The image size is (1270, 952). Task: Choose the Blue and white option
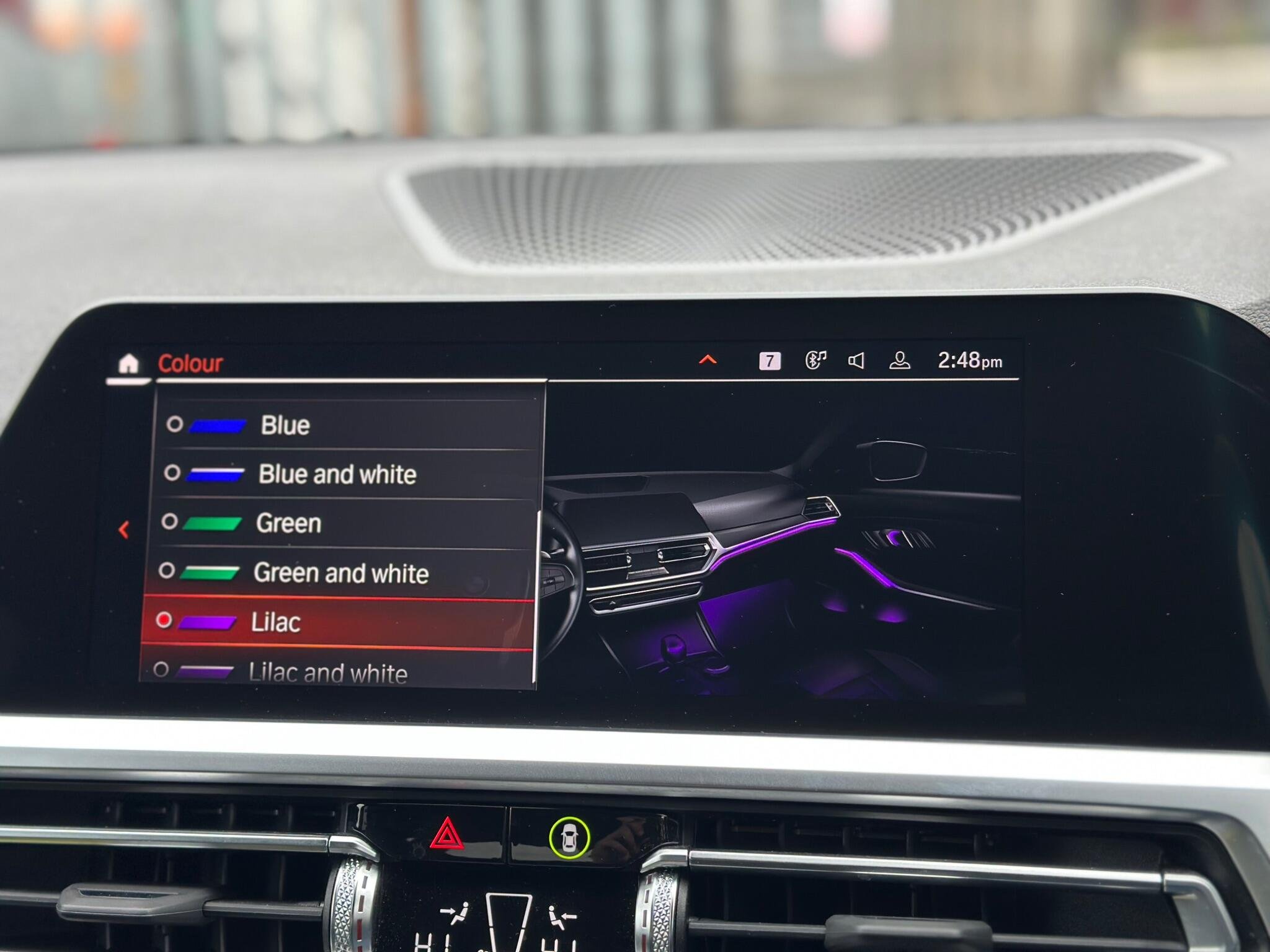click(337, 474)
